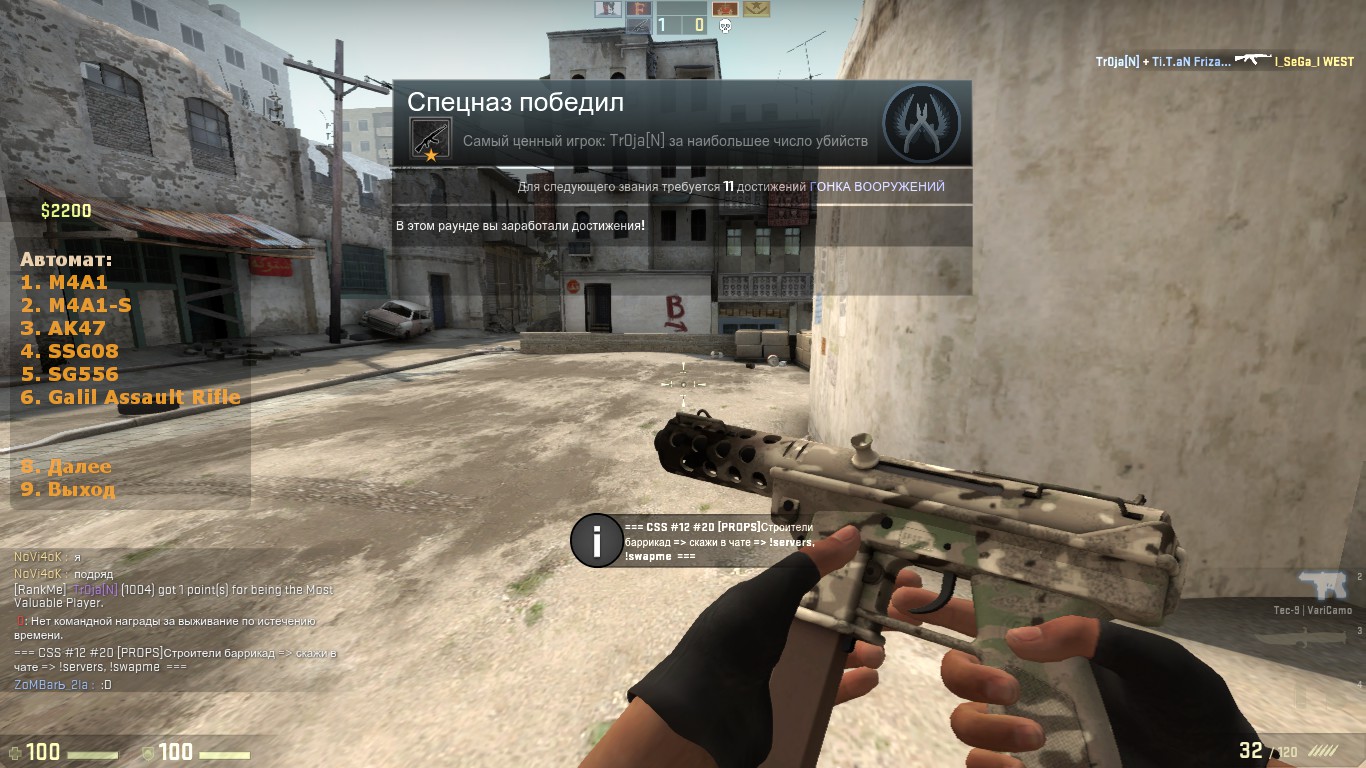The image size is (1366, 768).
Task: Choose SG556 from the rifle menu
Action: [69, 374]
